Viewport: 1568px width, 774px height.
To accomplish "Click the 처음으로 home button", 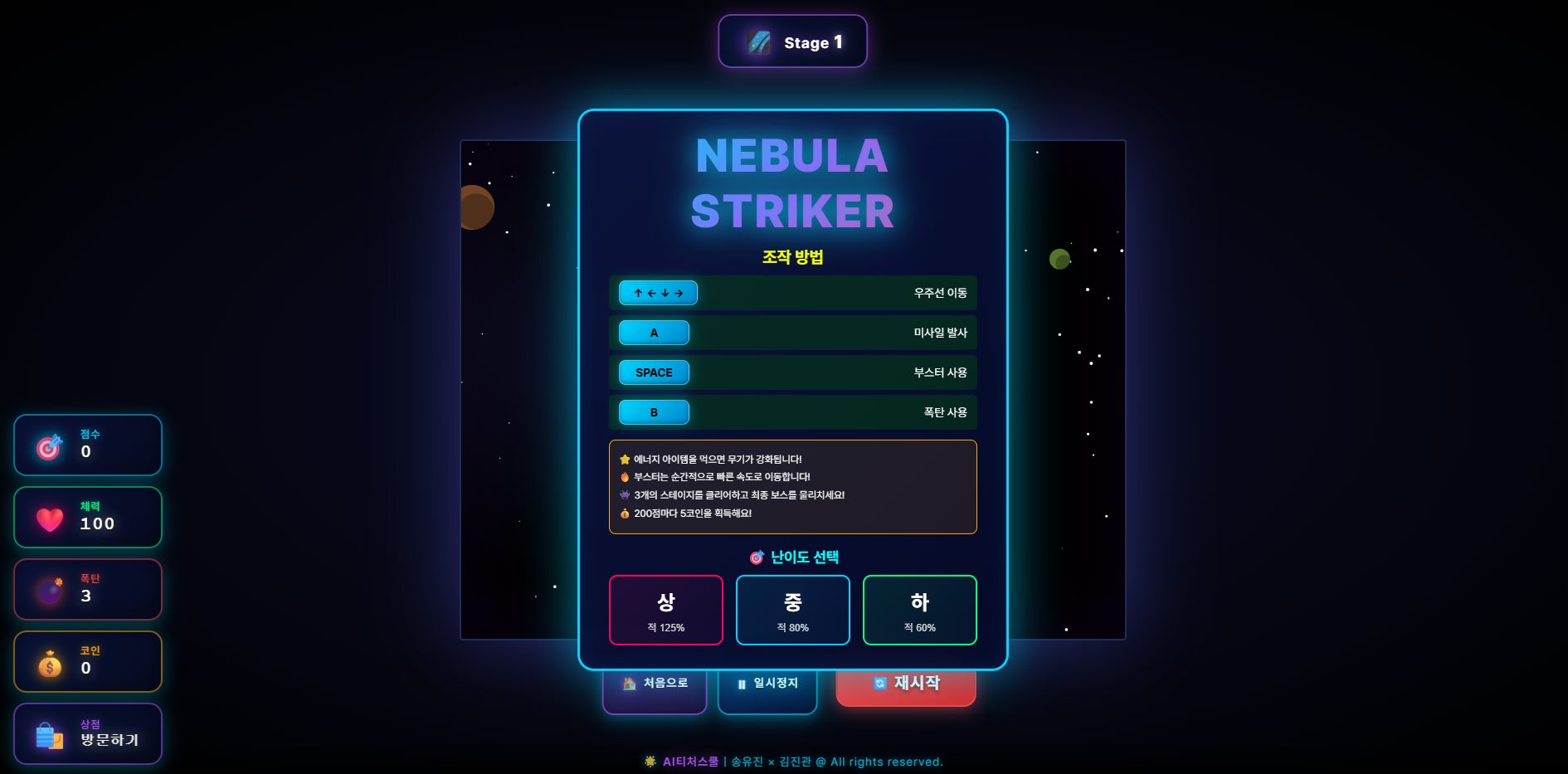I will [x=655, y=689].
